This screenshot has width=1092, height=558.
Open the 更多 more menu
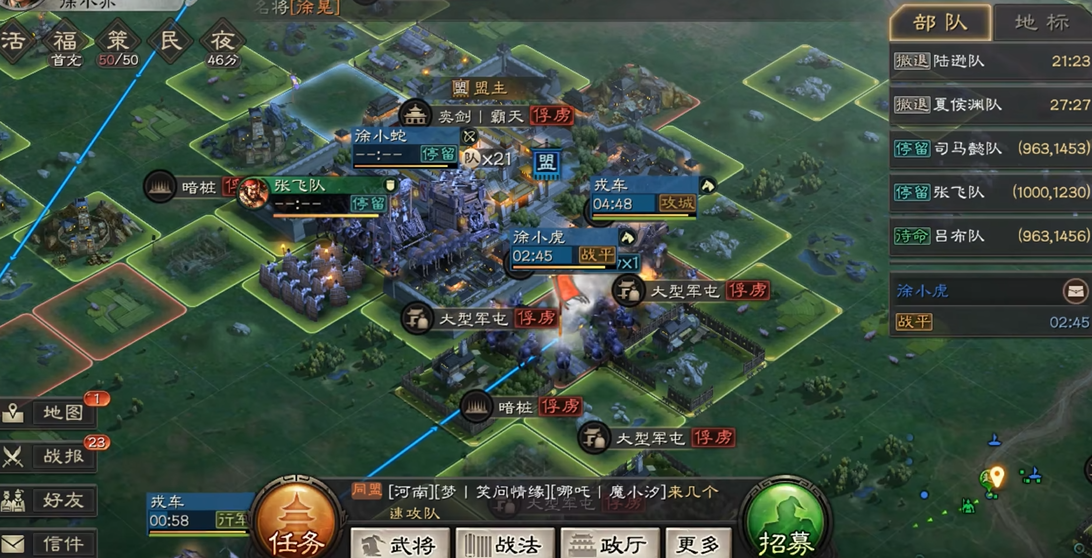coord(697,544)
